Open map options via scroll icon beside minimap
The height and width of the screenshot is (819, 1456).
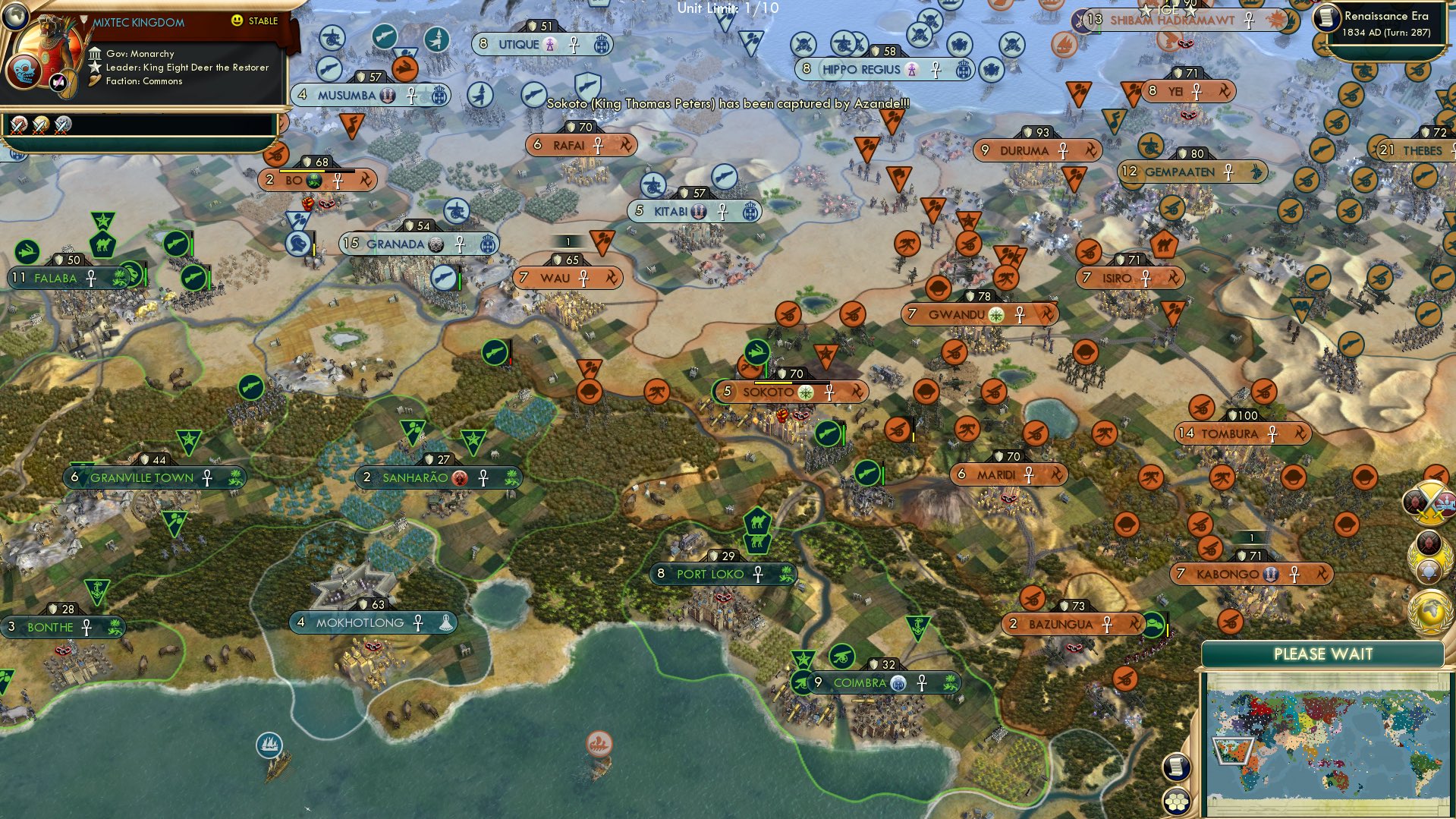pyautogui.click(x=1175, y=767)
